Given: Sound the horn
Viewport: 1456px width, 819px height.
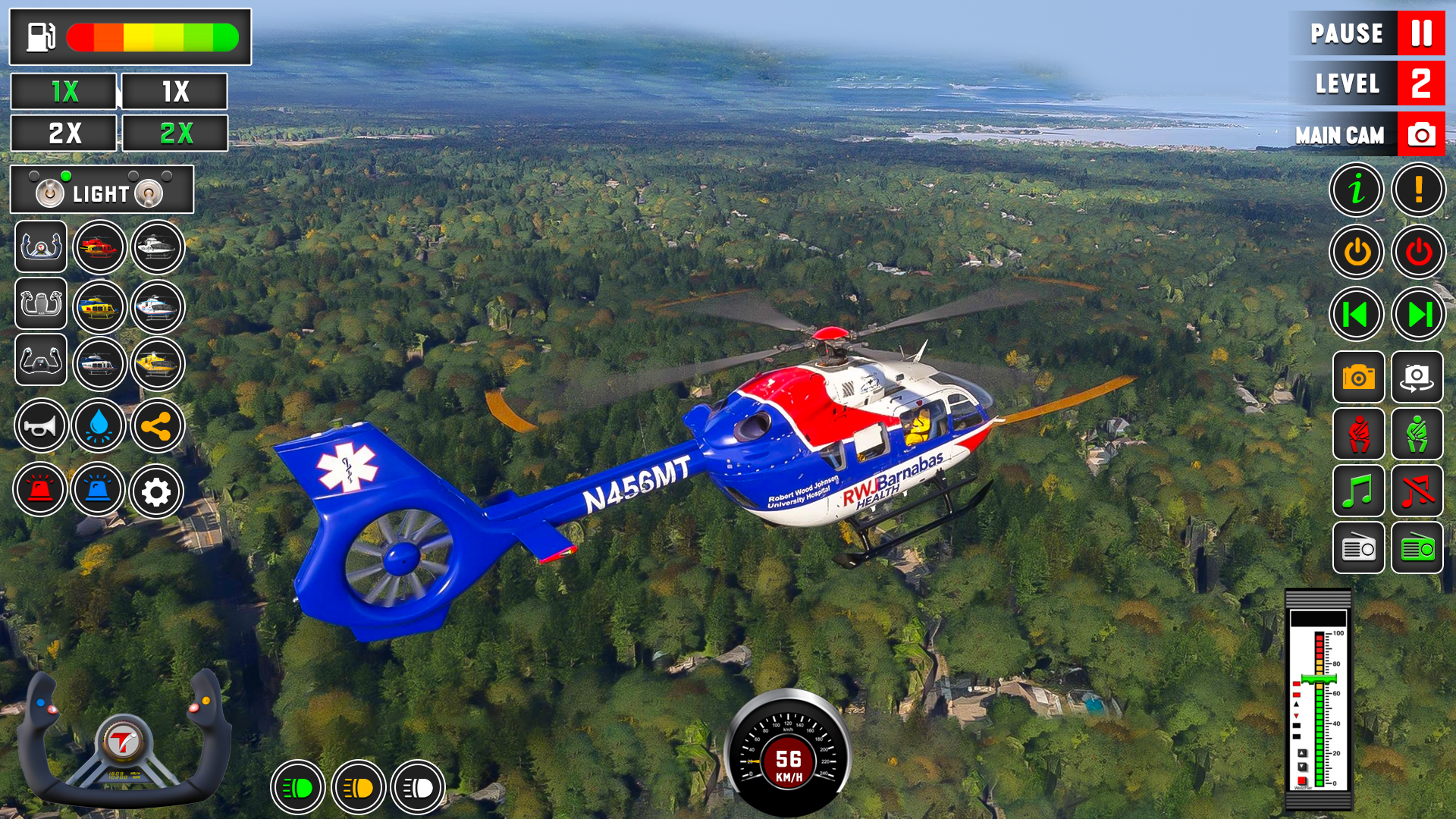Looking at the screenshot, I should (x=40, y=425).
